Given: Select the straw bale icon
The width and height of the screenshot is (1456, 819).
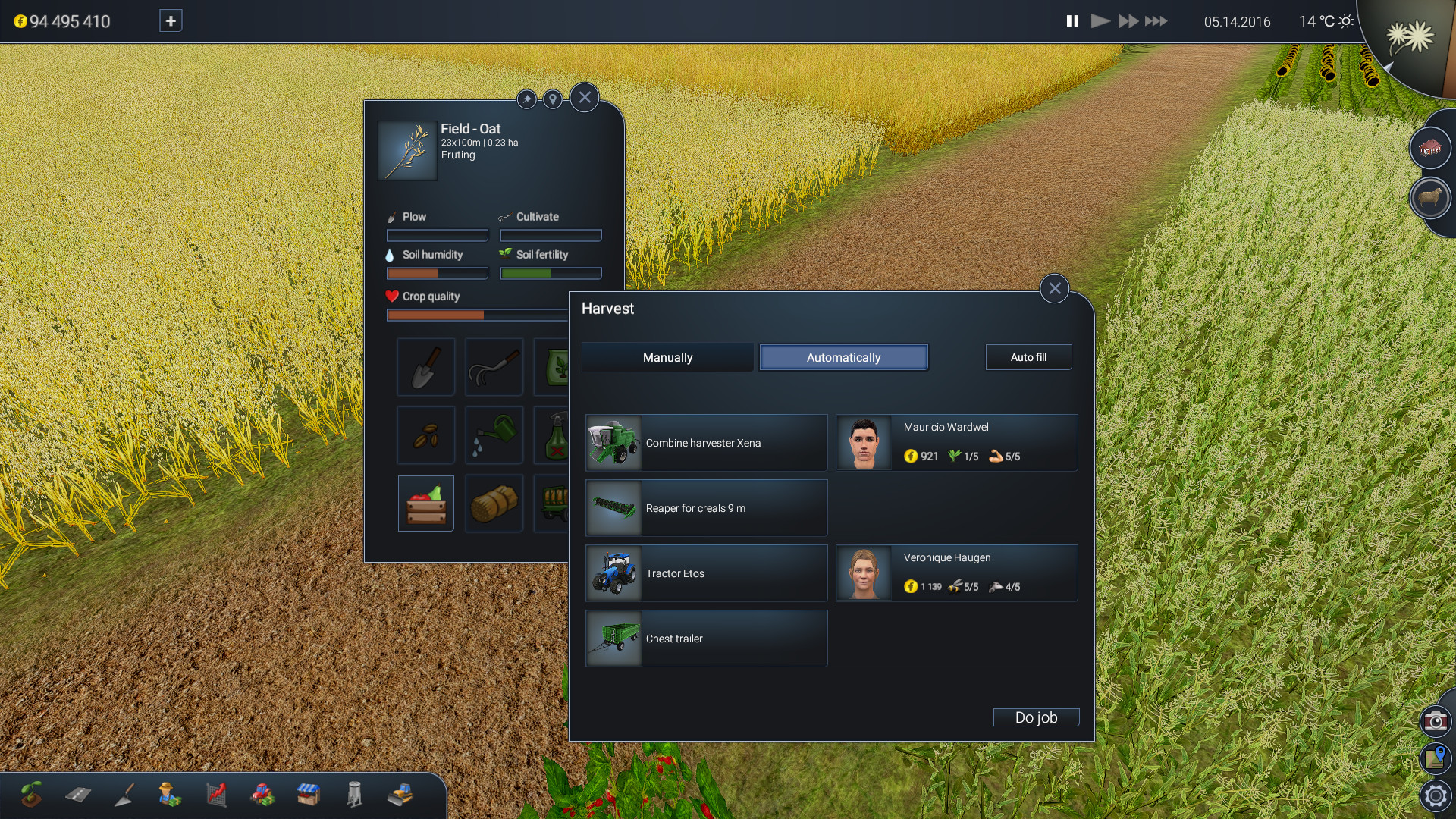Looking at the screenshot, I should click(494, 503).
